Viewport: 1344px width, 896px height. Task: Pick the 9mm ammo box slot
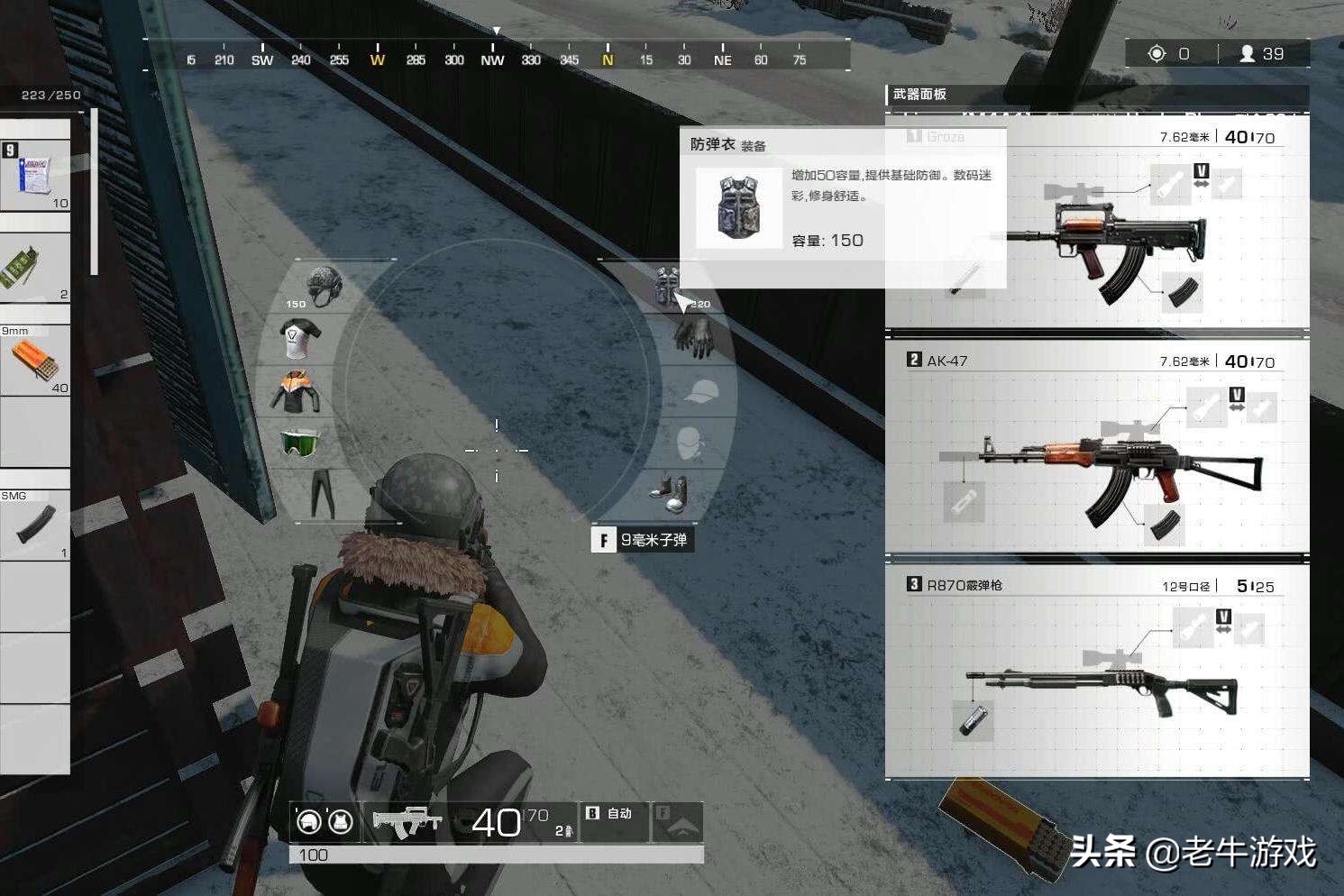[34, 360]
